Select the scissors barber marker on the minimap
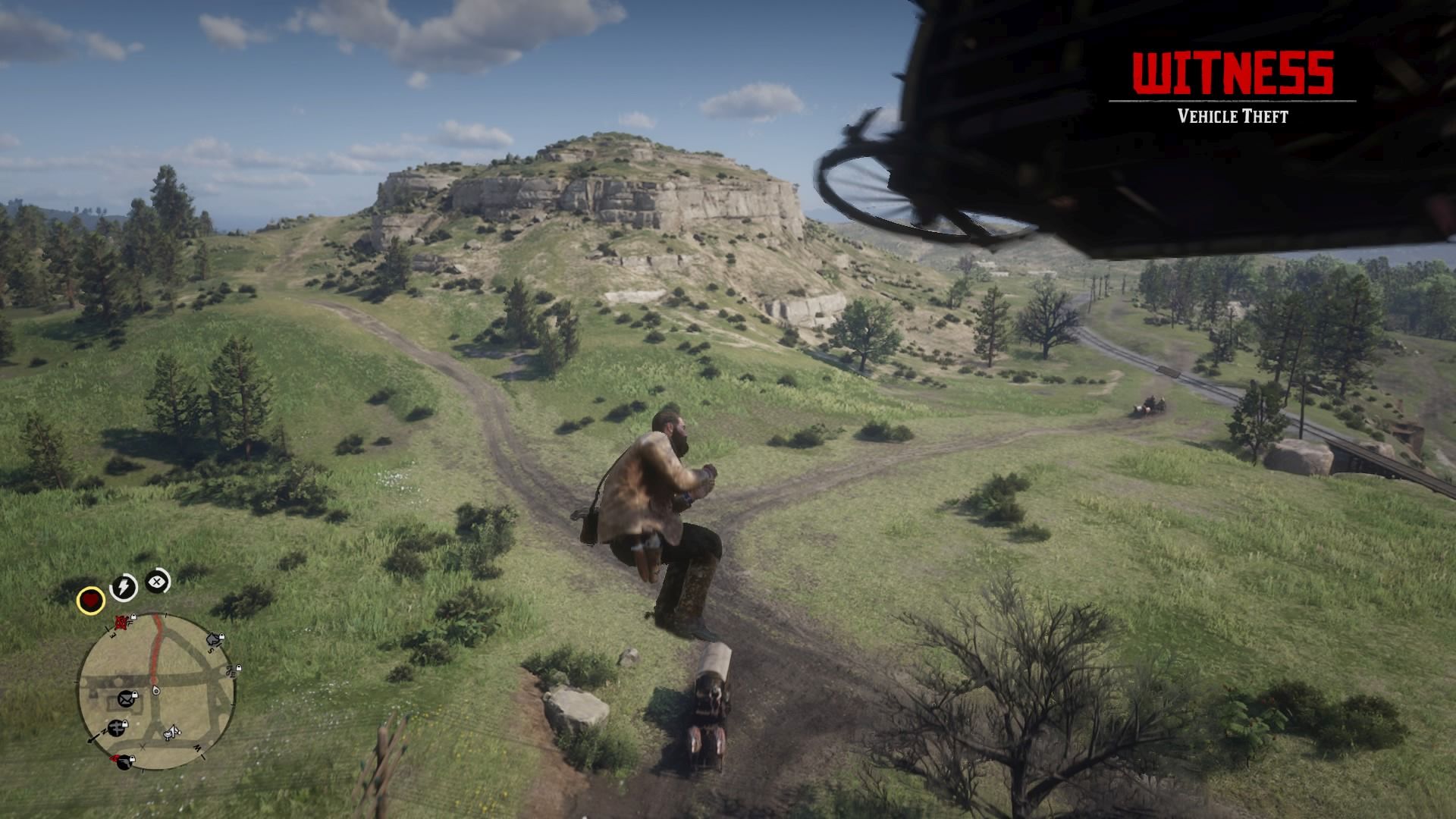The width and height of the screenshot is (1456, 819). (x=231, y=670)
